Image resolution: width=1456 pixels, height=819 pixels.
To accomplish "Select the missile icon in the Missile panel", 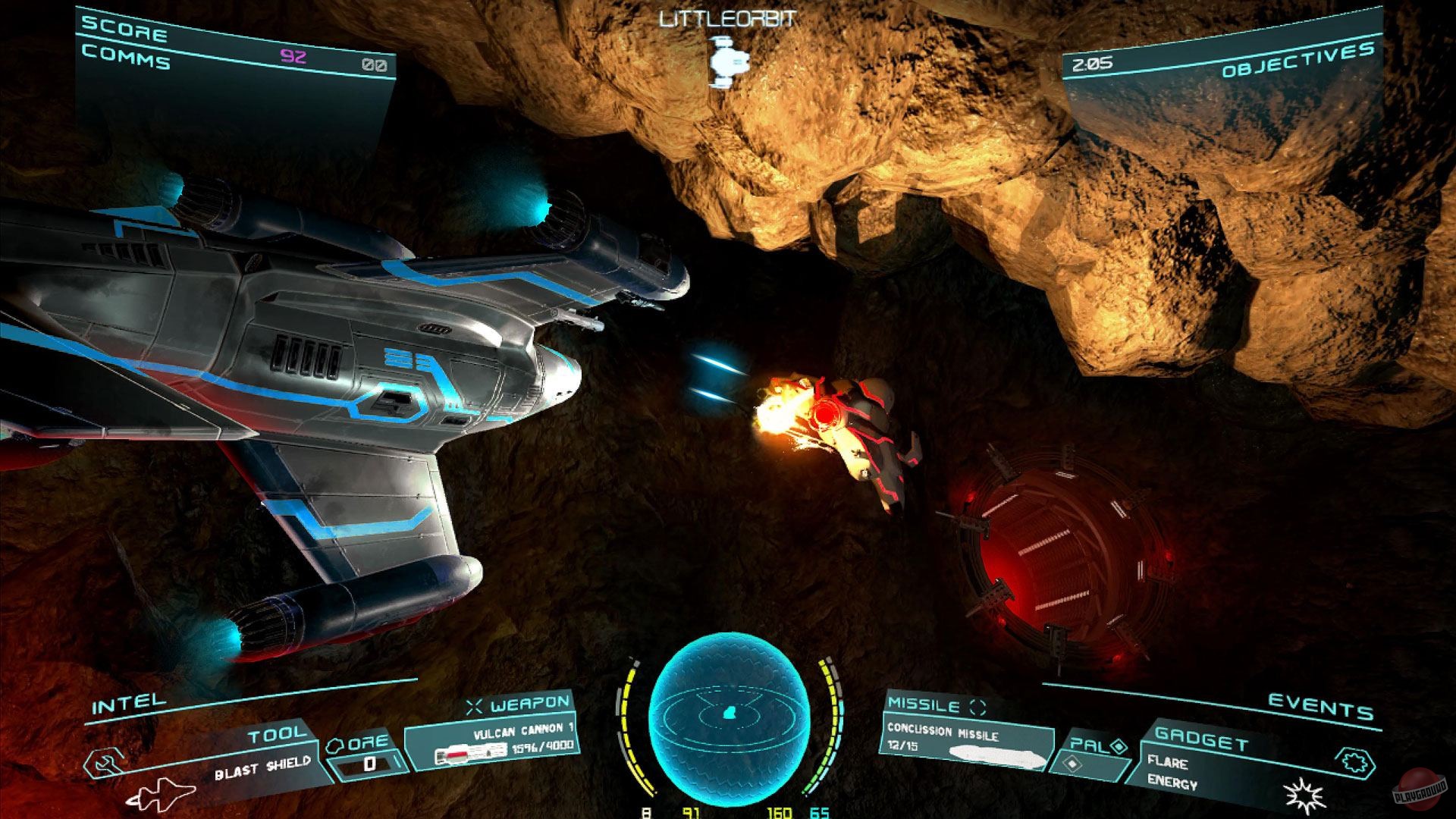I will pos(996,757).
